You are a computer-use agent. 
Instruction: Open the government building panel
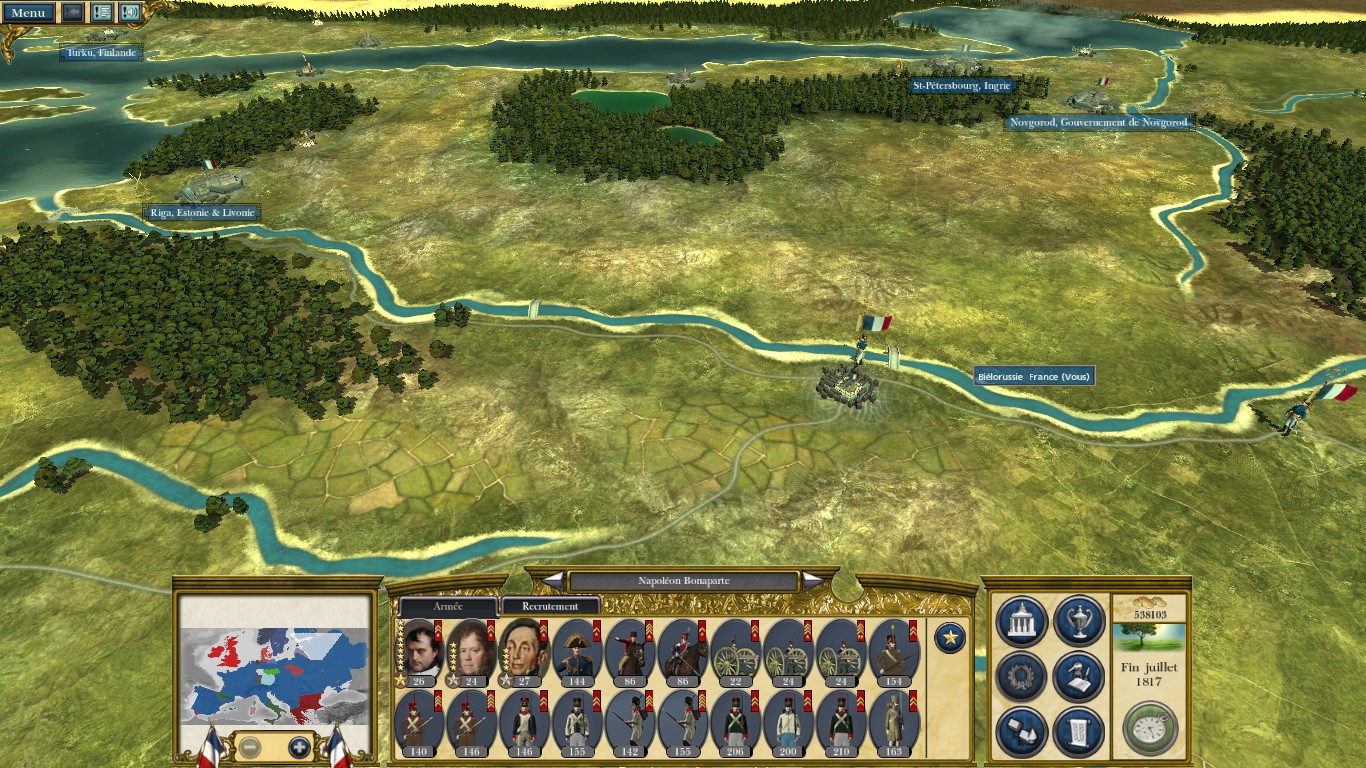click(1022, 621)
